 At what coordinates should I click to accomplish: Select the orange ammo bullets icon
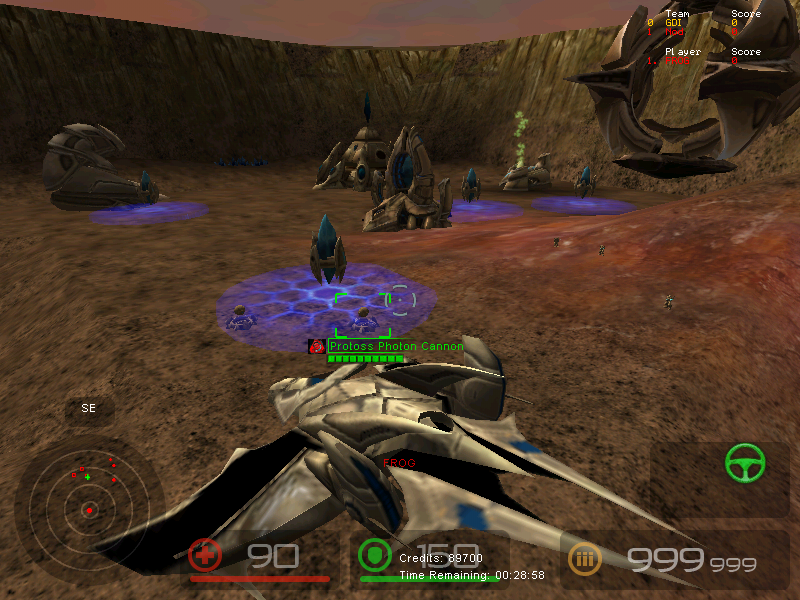585,558
